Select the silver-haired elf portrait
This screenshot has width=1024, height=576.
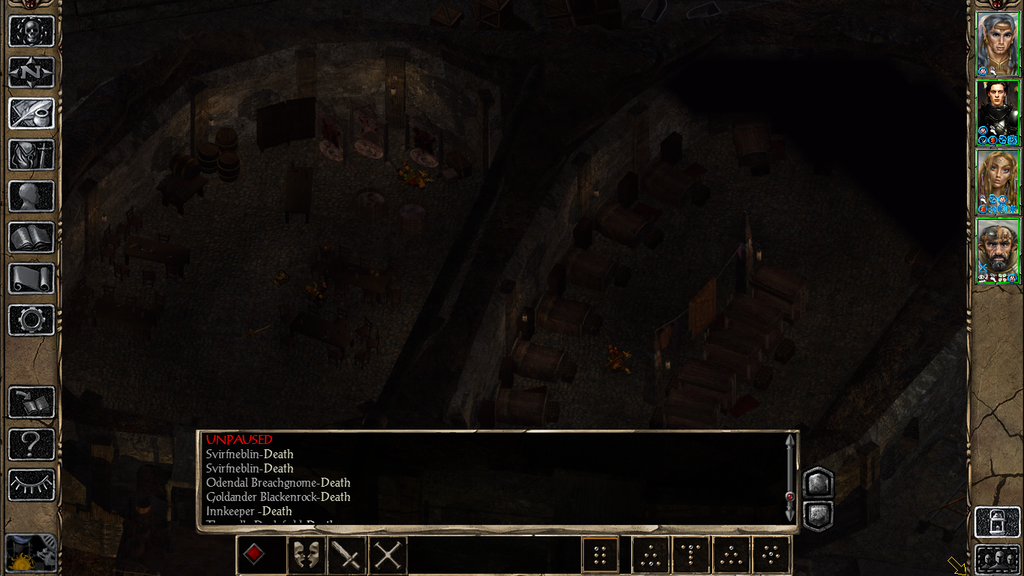click(x=997, y=43)
